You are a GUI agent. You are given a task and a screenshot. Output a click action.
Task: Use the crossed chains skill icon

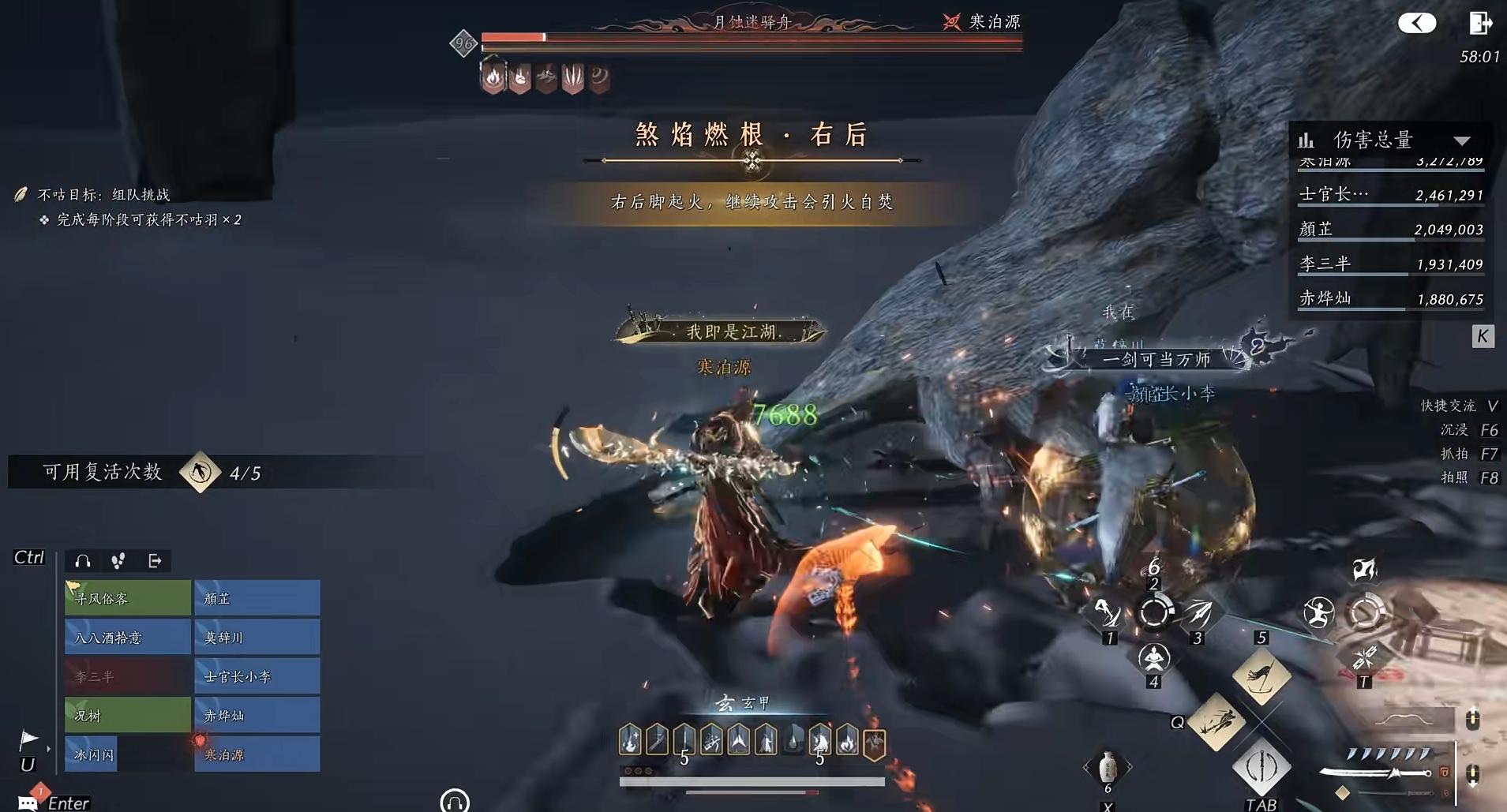point(1364,657)
